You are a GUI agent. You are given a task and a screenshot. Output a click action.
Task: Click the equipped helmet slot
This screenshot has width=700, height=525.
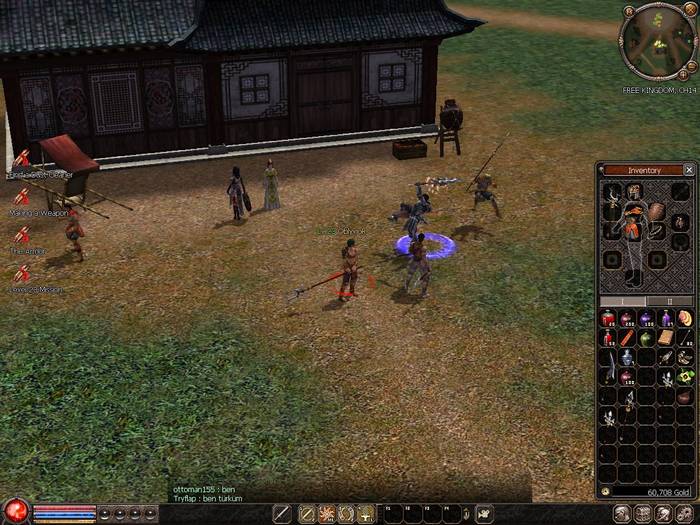tap(635, 191)
